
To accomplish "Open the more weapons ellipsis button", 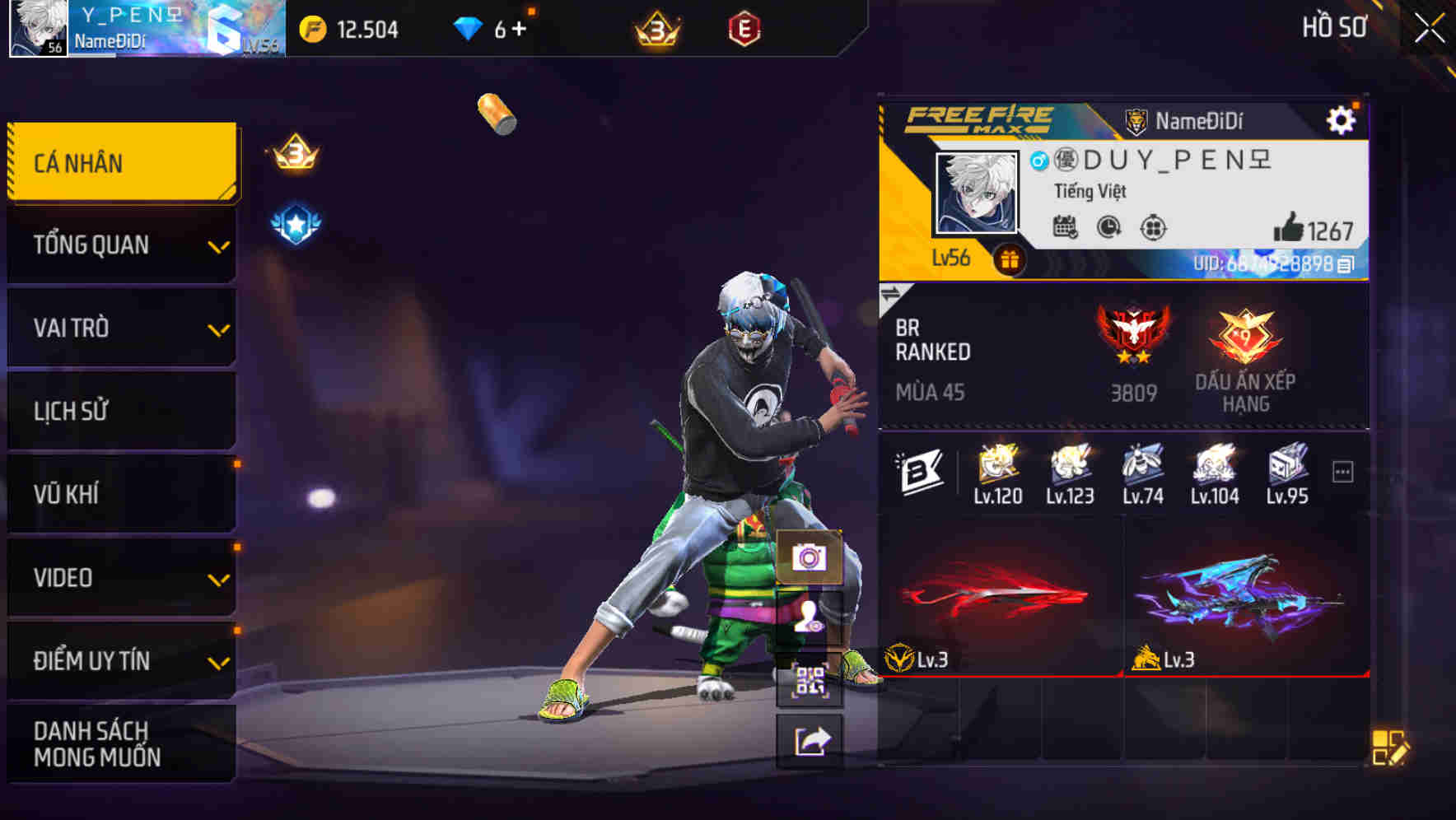I will pyautogui.click(x=1345, y=469).
